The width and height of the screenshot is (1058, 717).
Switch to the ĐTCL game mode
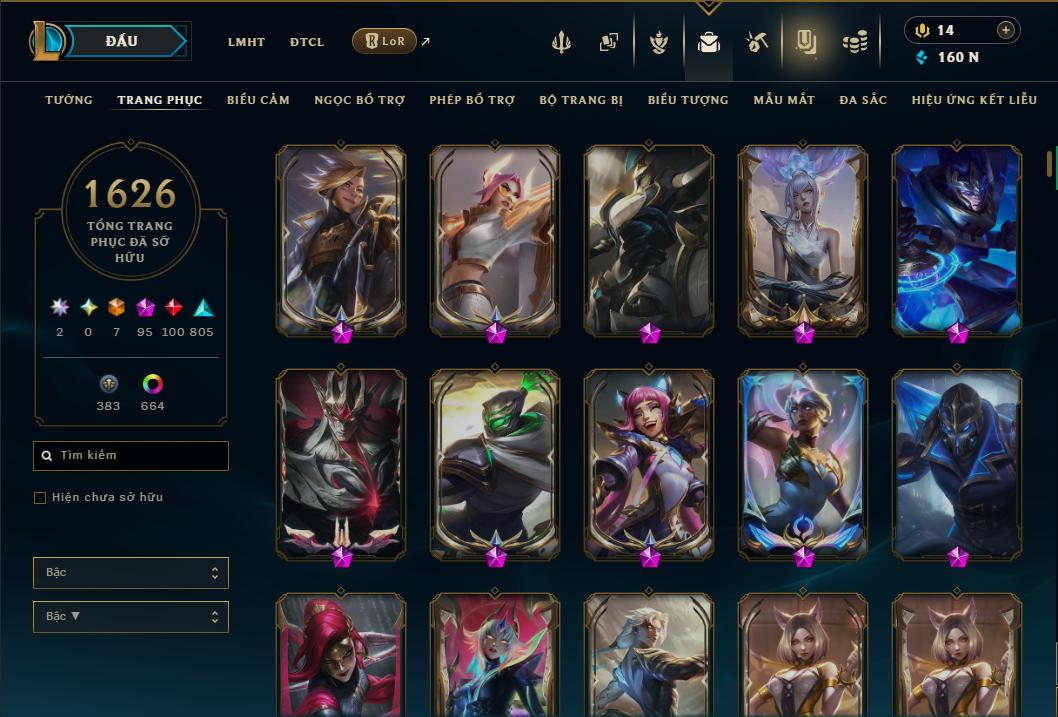[307, 42]
